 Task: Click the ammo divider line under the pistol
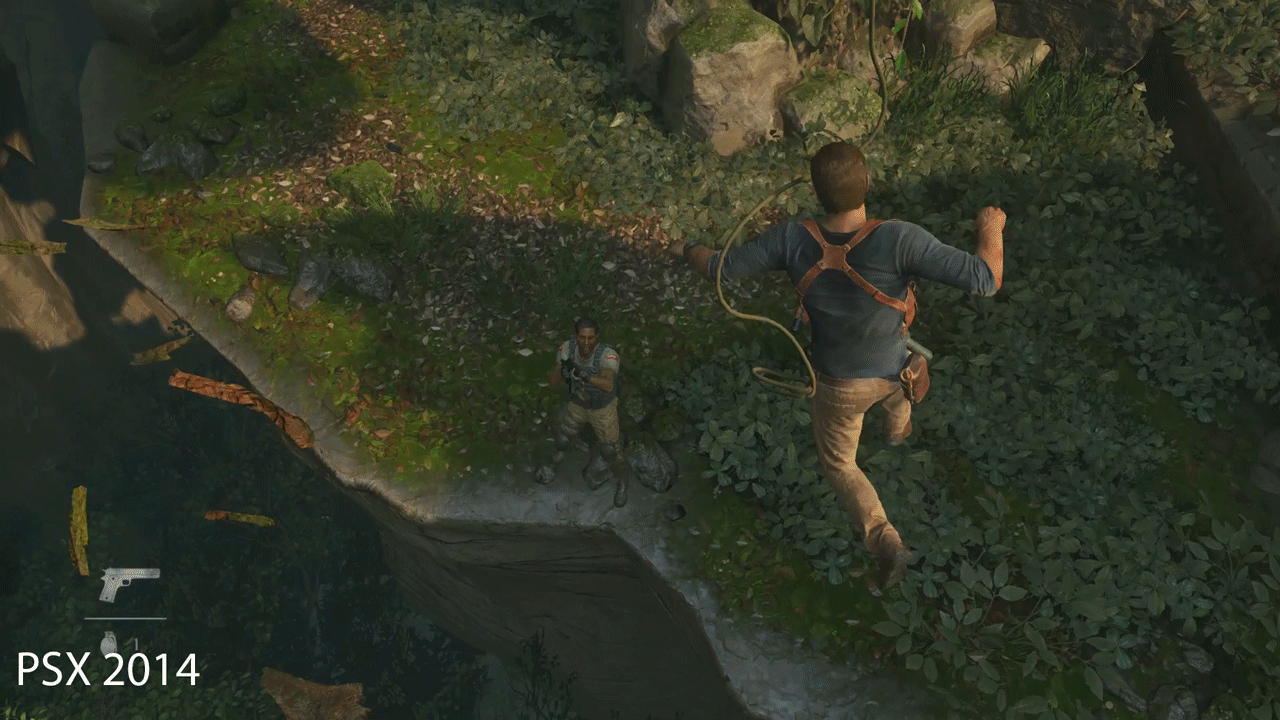coord(125,618)
